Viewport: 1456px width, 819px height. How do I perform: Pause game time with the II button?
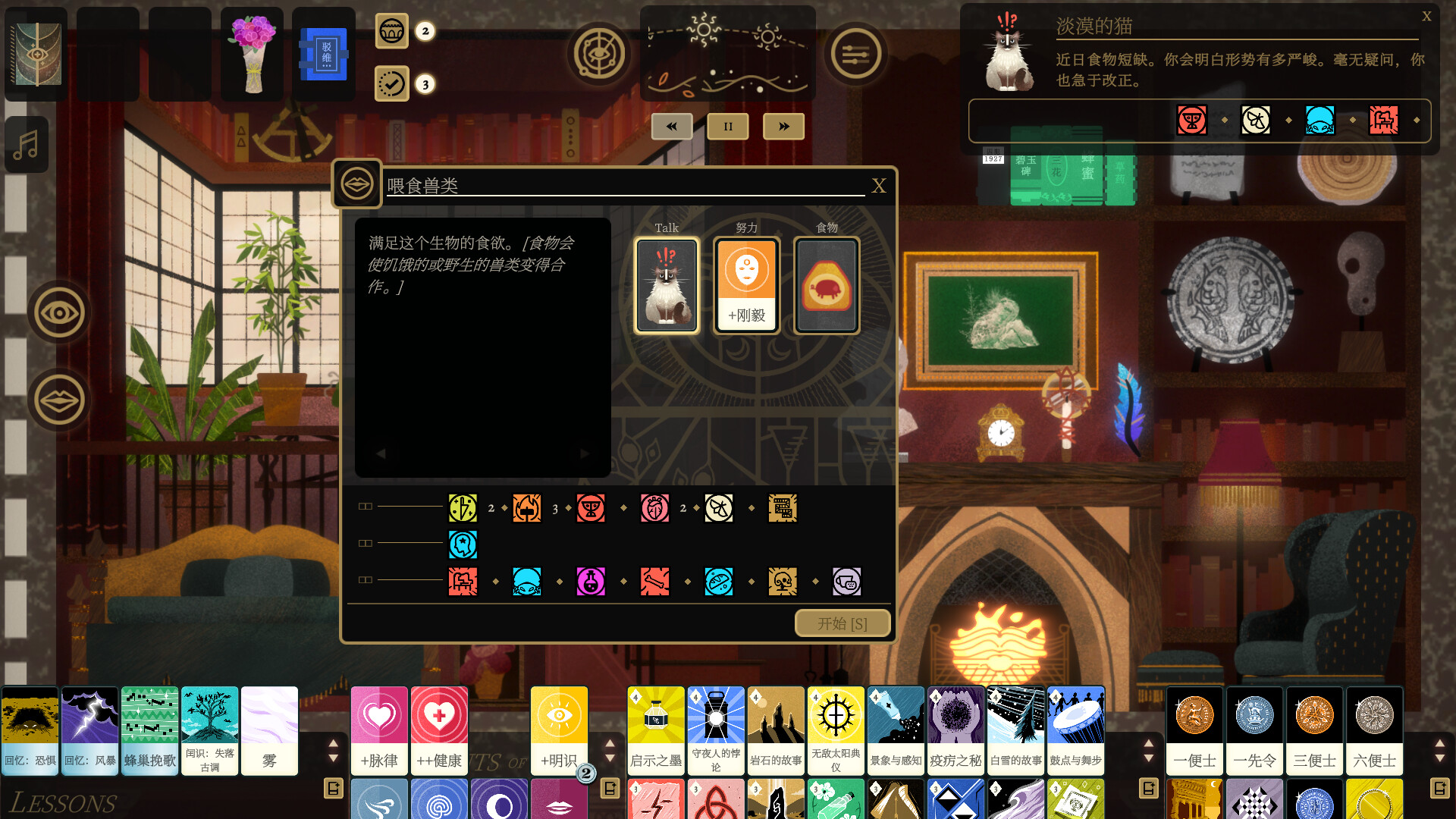point(727,127)
